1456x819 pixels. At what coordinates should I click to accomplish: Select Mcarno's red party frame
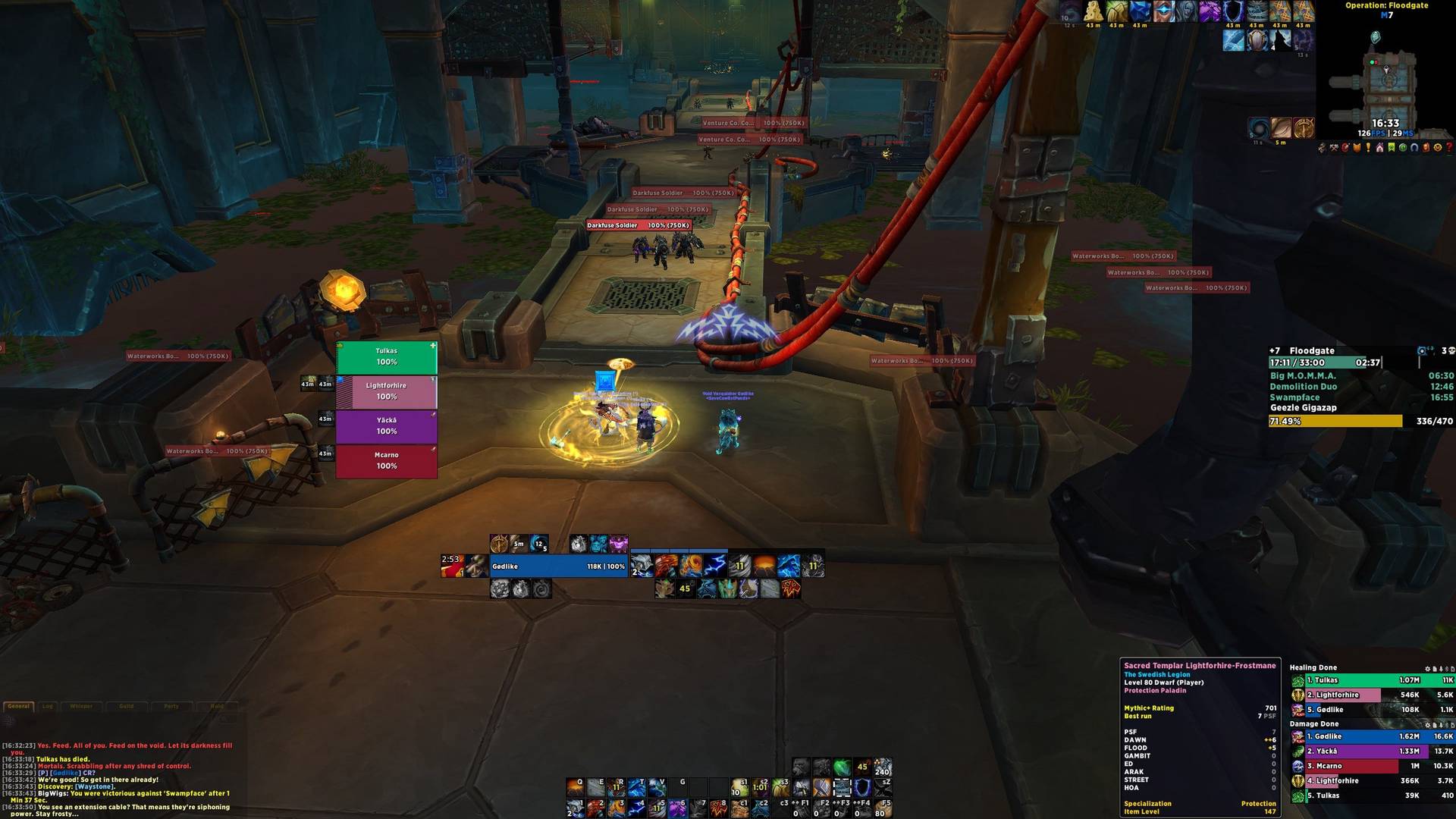click(x=387, y=461)
